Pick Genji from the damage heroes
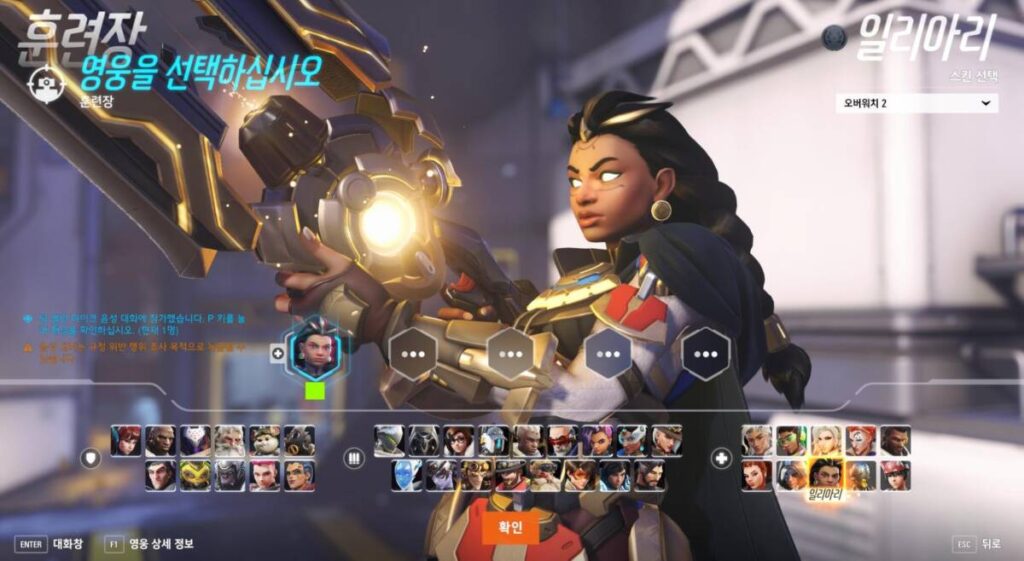Screen dimensions: 1024x561 point(389,441)
